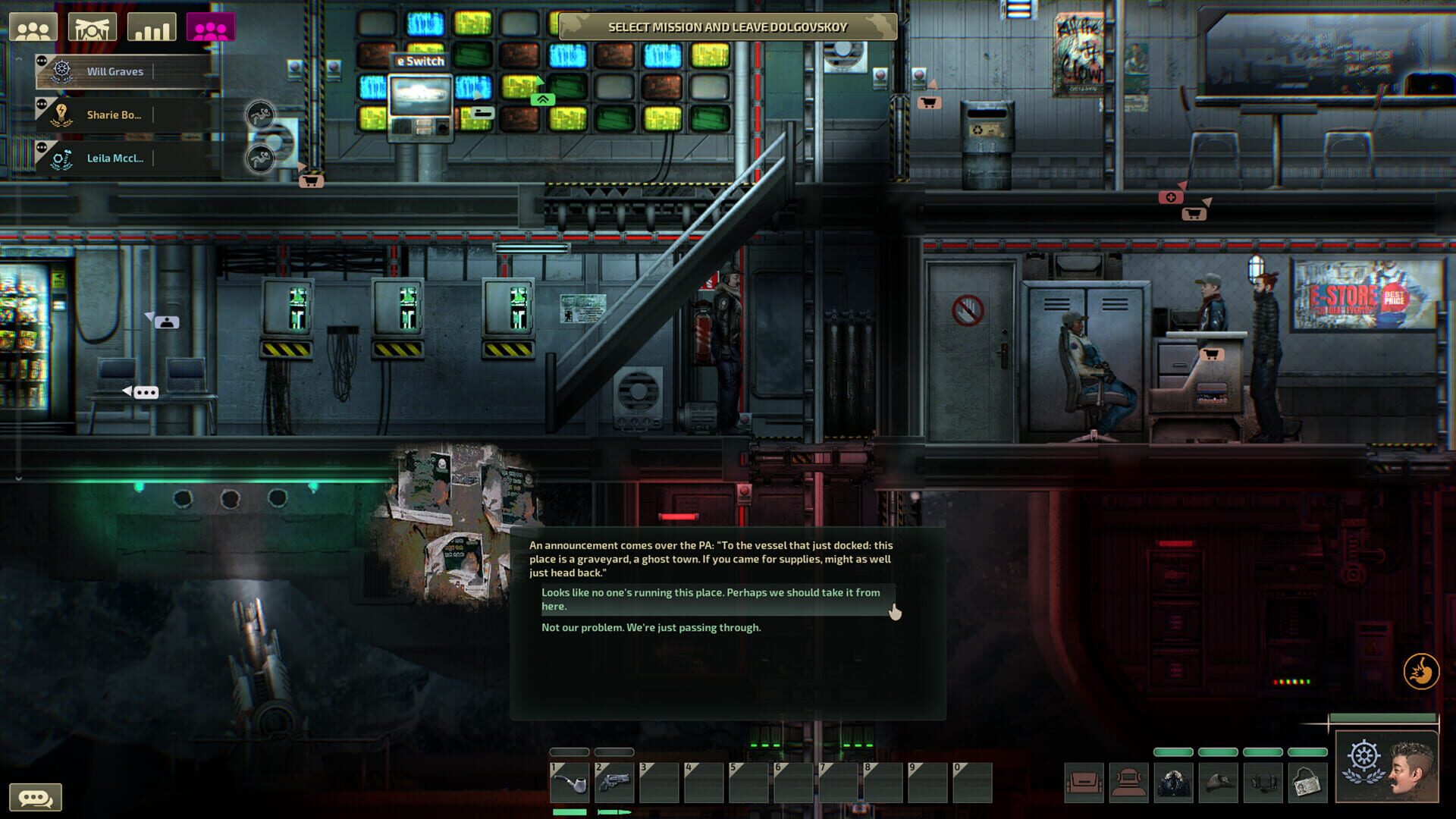The width and height of the screenshot is (1456, 819).
Task: Click the captain helm icon beside Will Graves
Action: 63,71
